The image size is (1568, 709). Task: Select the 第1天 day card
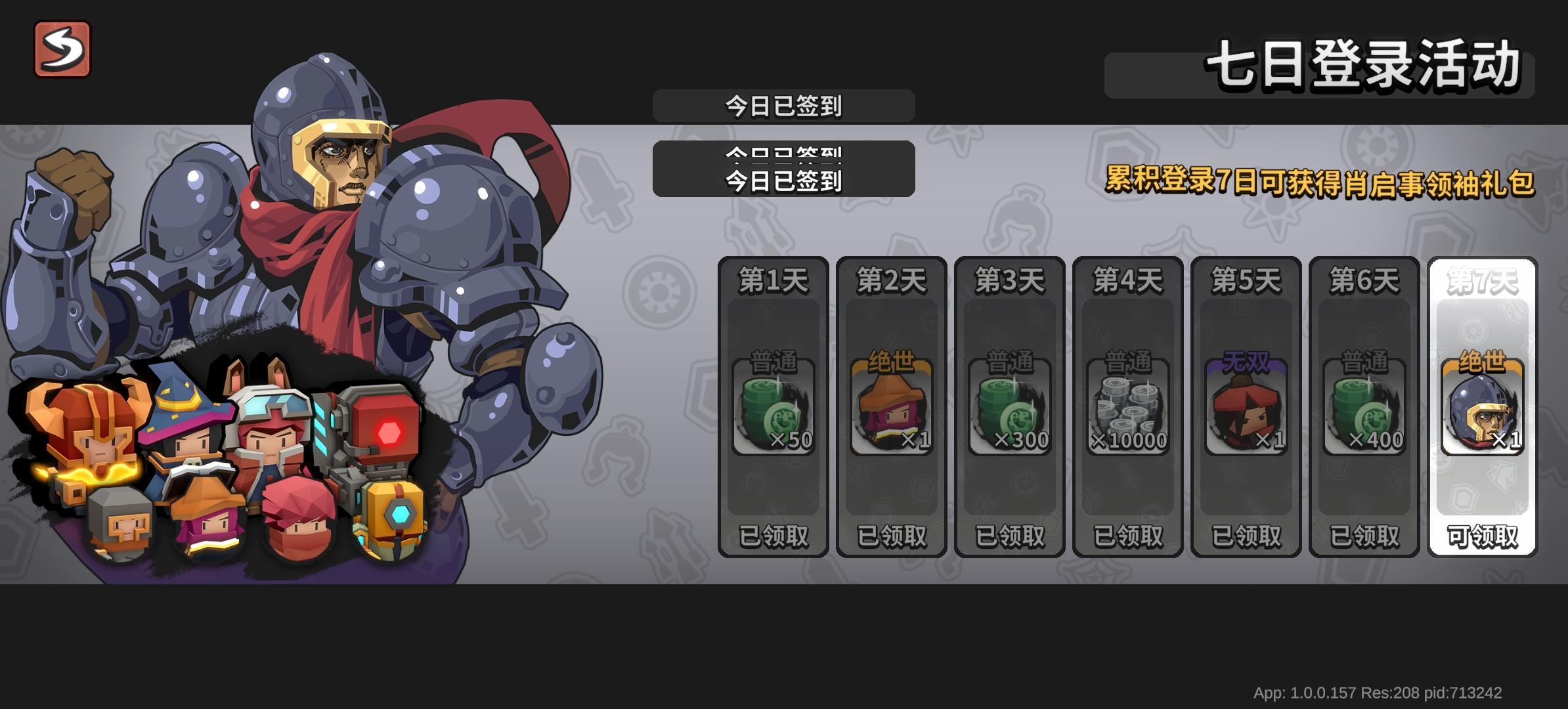[775, 279]
